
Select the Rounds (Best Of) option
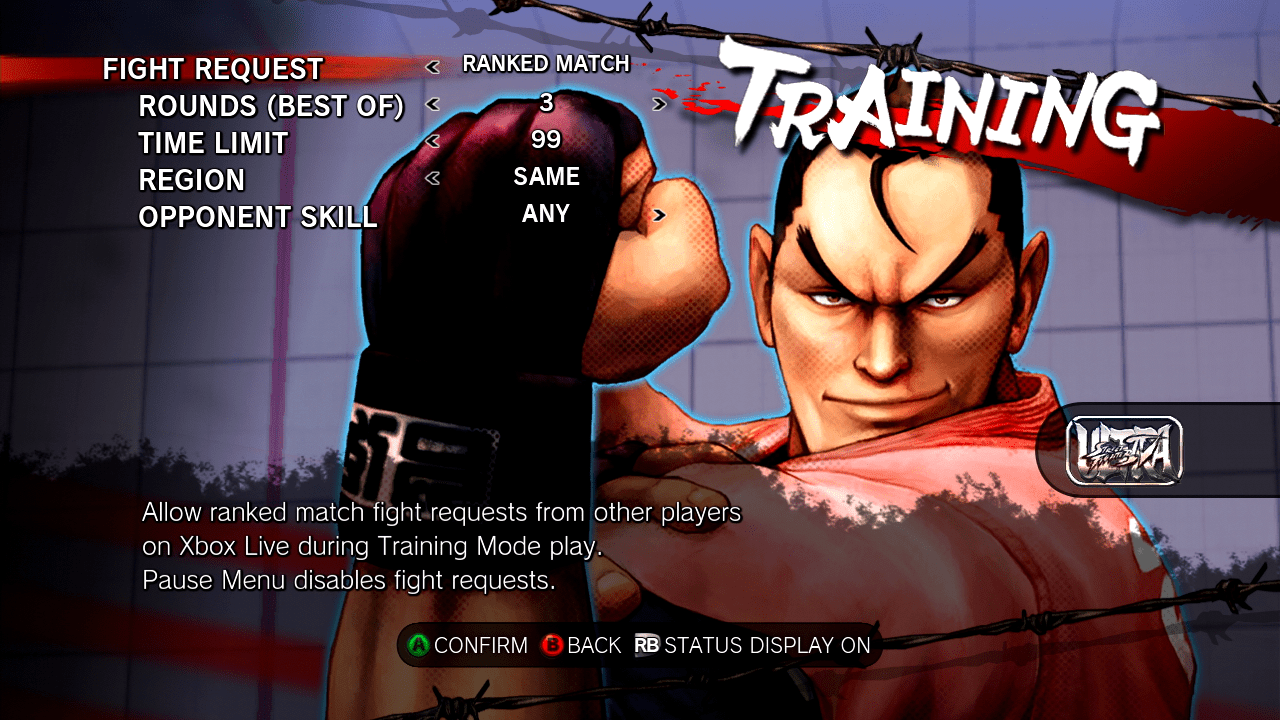pyautogui.click(x=271, y=106)
